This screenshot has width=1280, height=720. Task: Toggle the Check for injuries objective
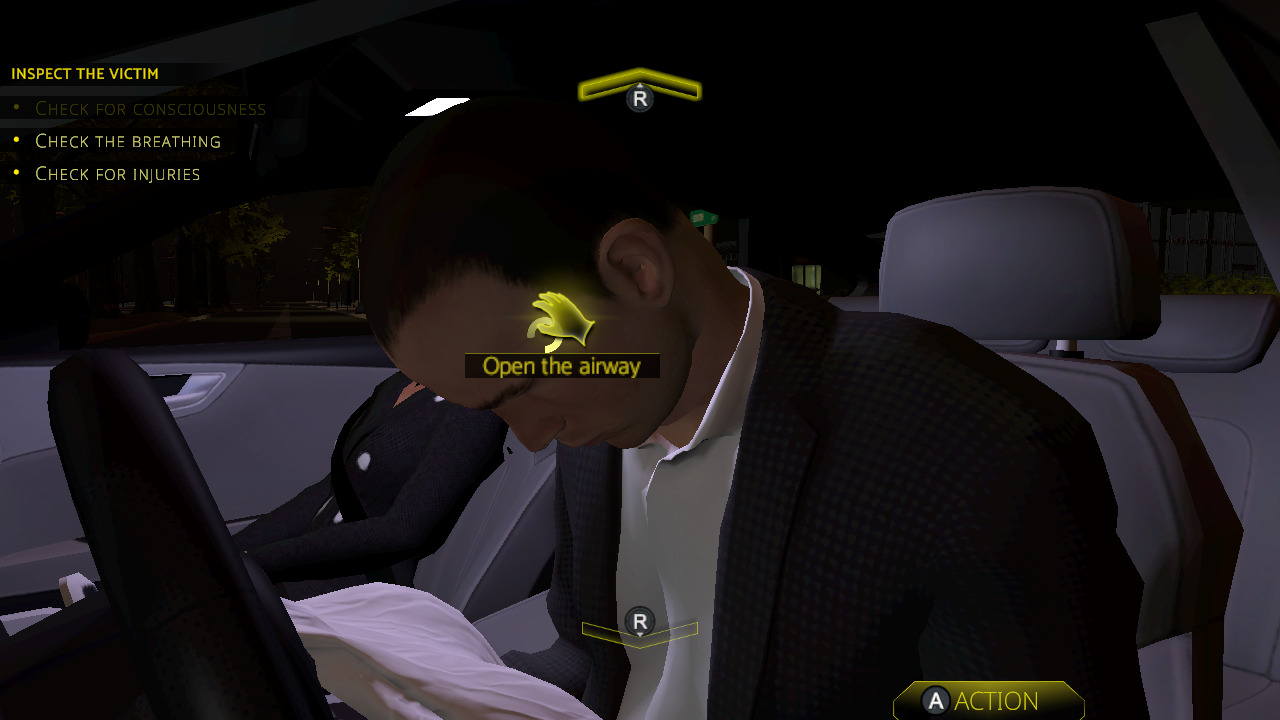click(117, 174)
